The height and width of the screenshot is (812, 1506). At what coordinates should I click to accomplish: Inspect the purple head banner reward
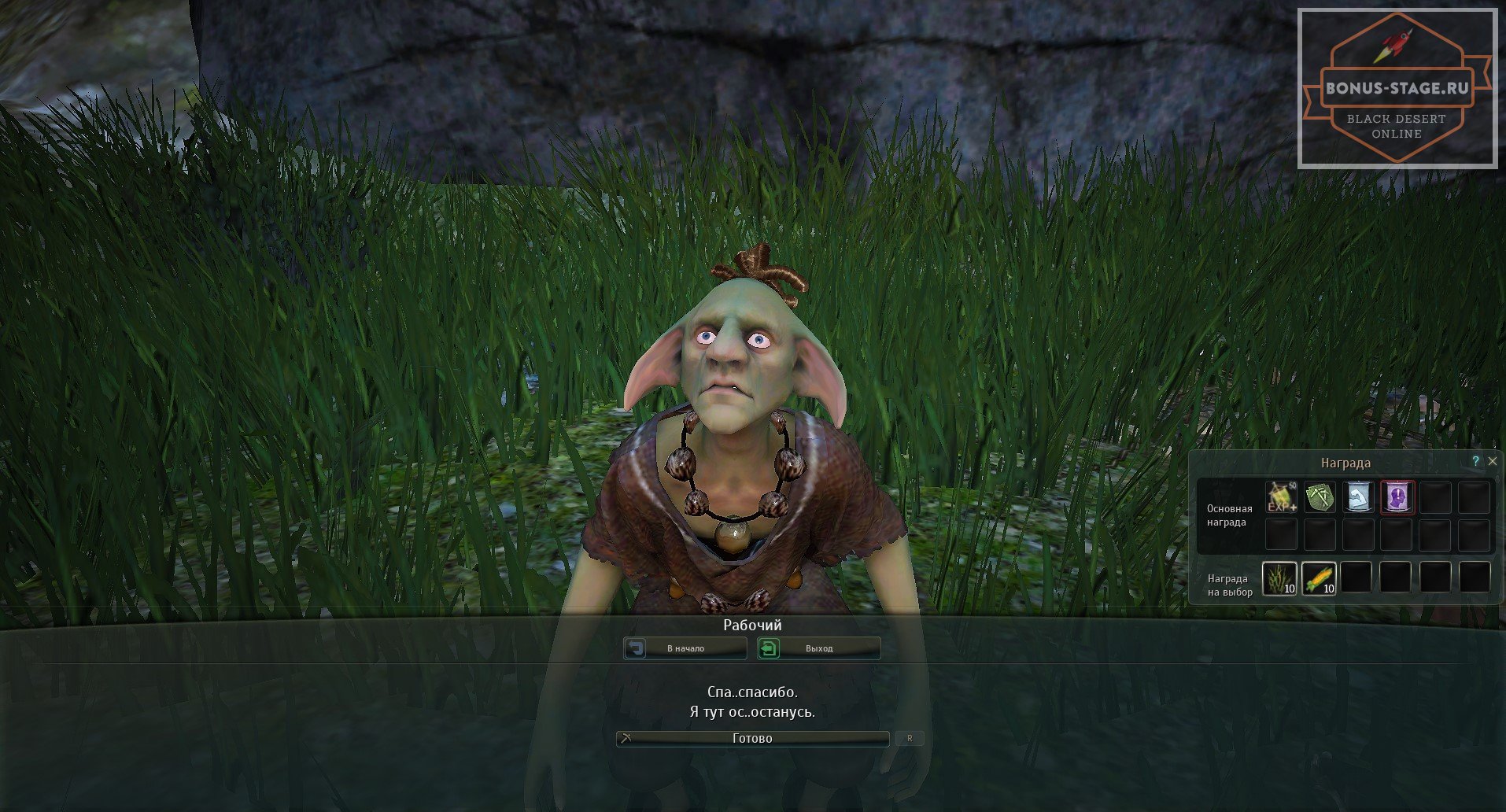tap(1397, 497)
